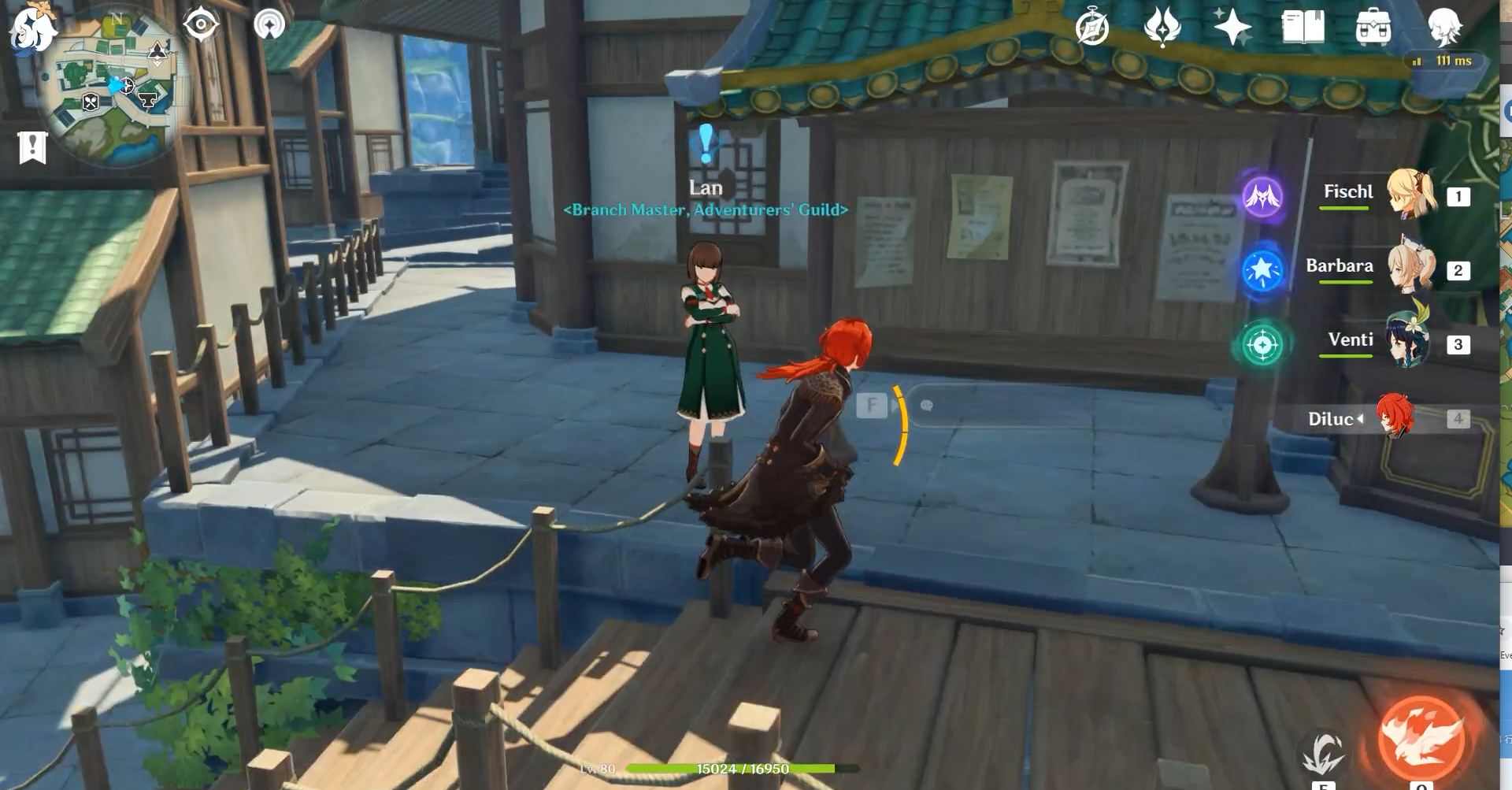Open the Wish menu from top bar
1512x790 pixels.
1163,26
